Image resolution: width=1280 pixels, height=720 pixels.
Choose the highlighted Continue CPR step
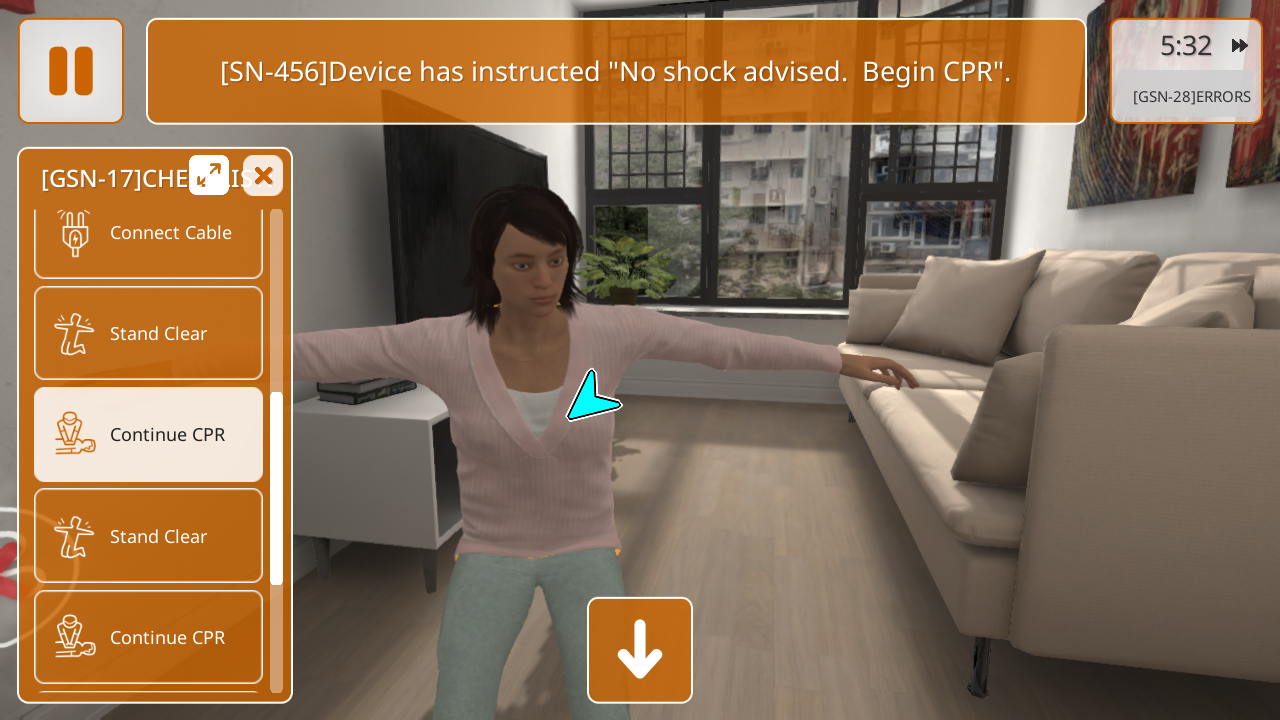tap(148, 435)
